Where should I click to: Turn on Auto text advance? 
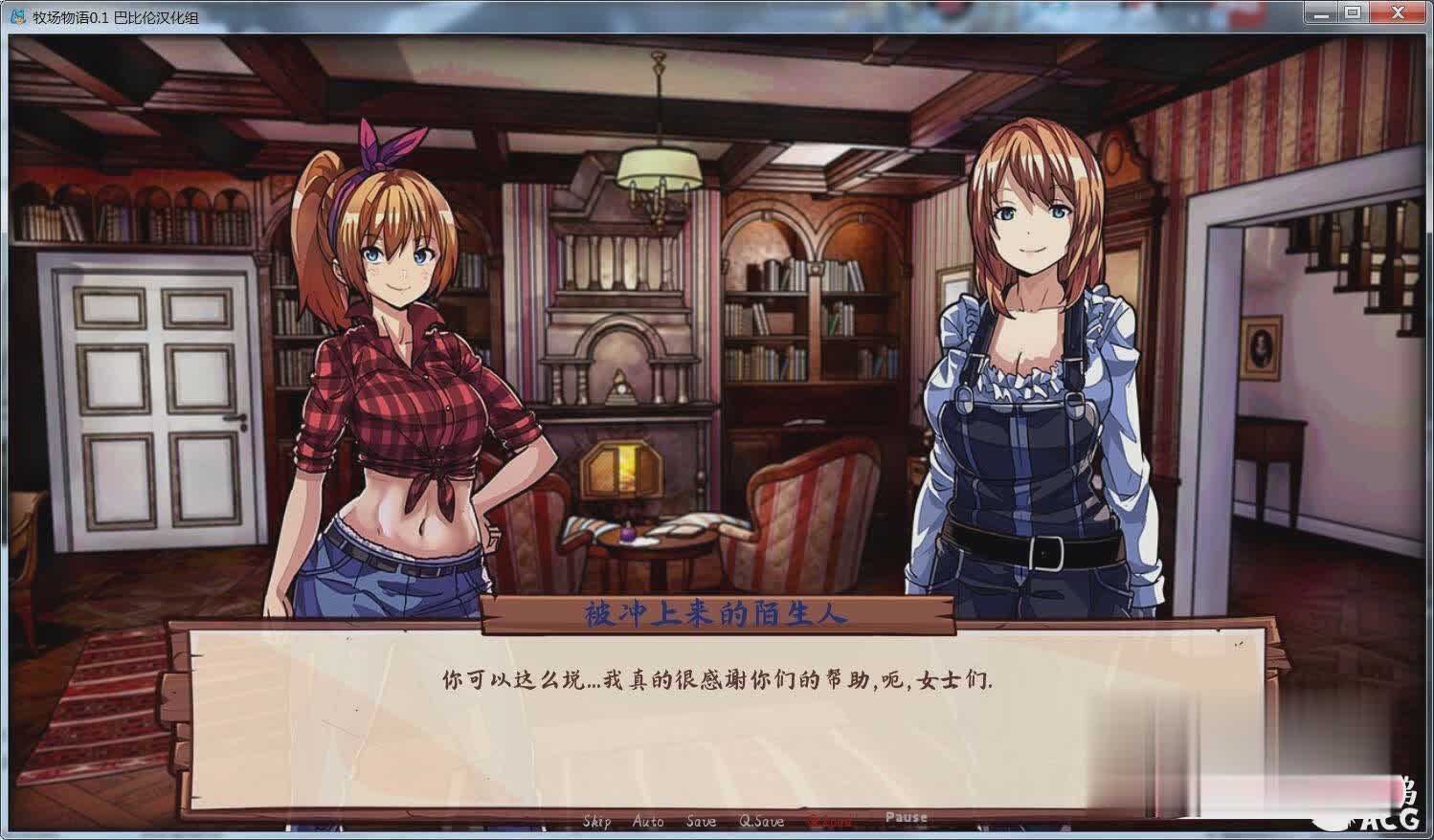[648, 821]
